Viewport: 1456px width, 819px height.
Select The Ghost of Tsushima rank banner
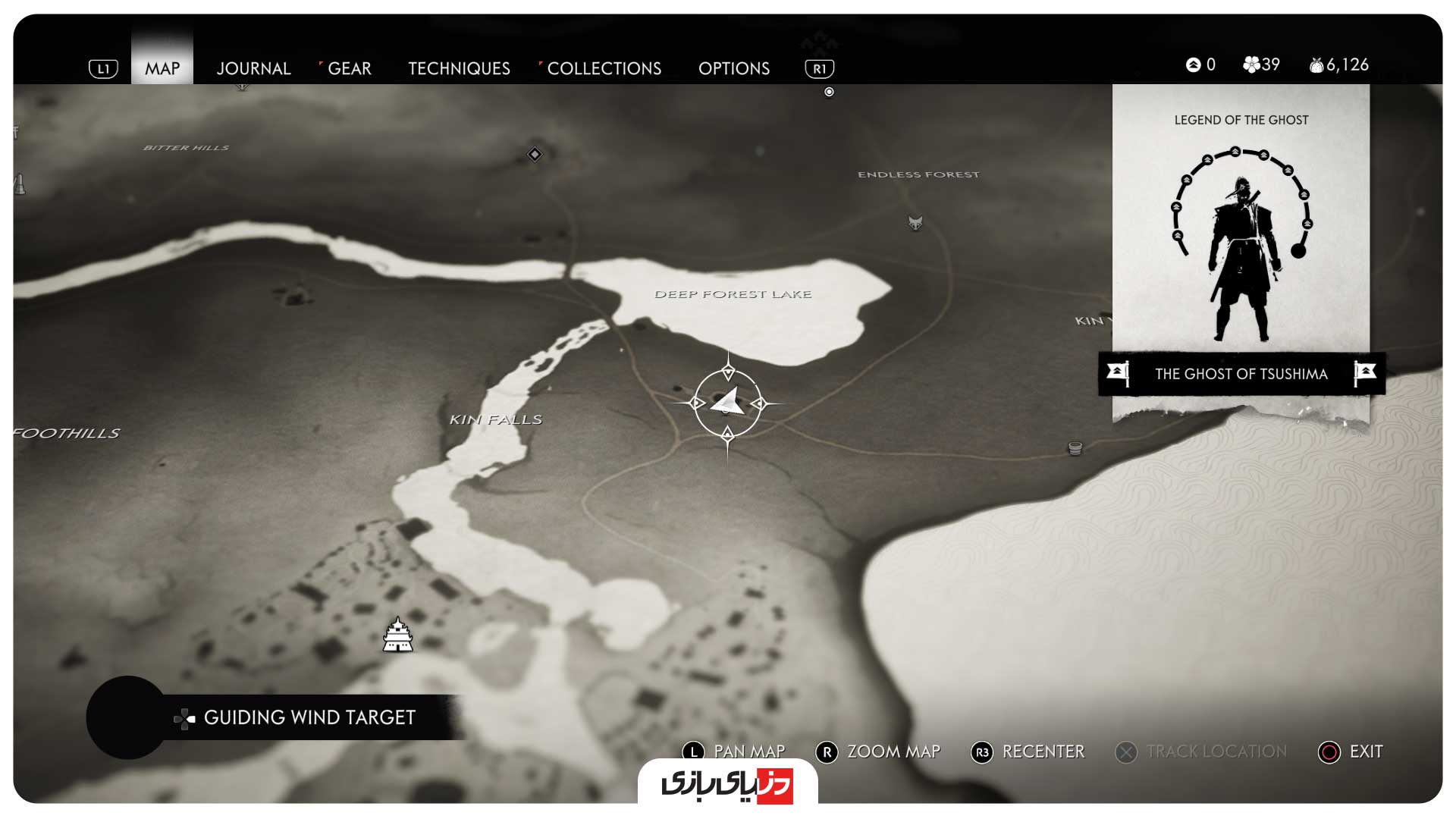[1241, 374]
